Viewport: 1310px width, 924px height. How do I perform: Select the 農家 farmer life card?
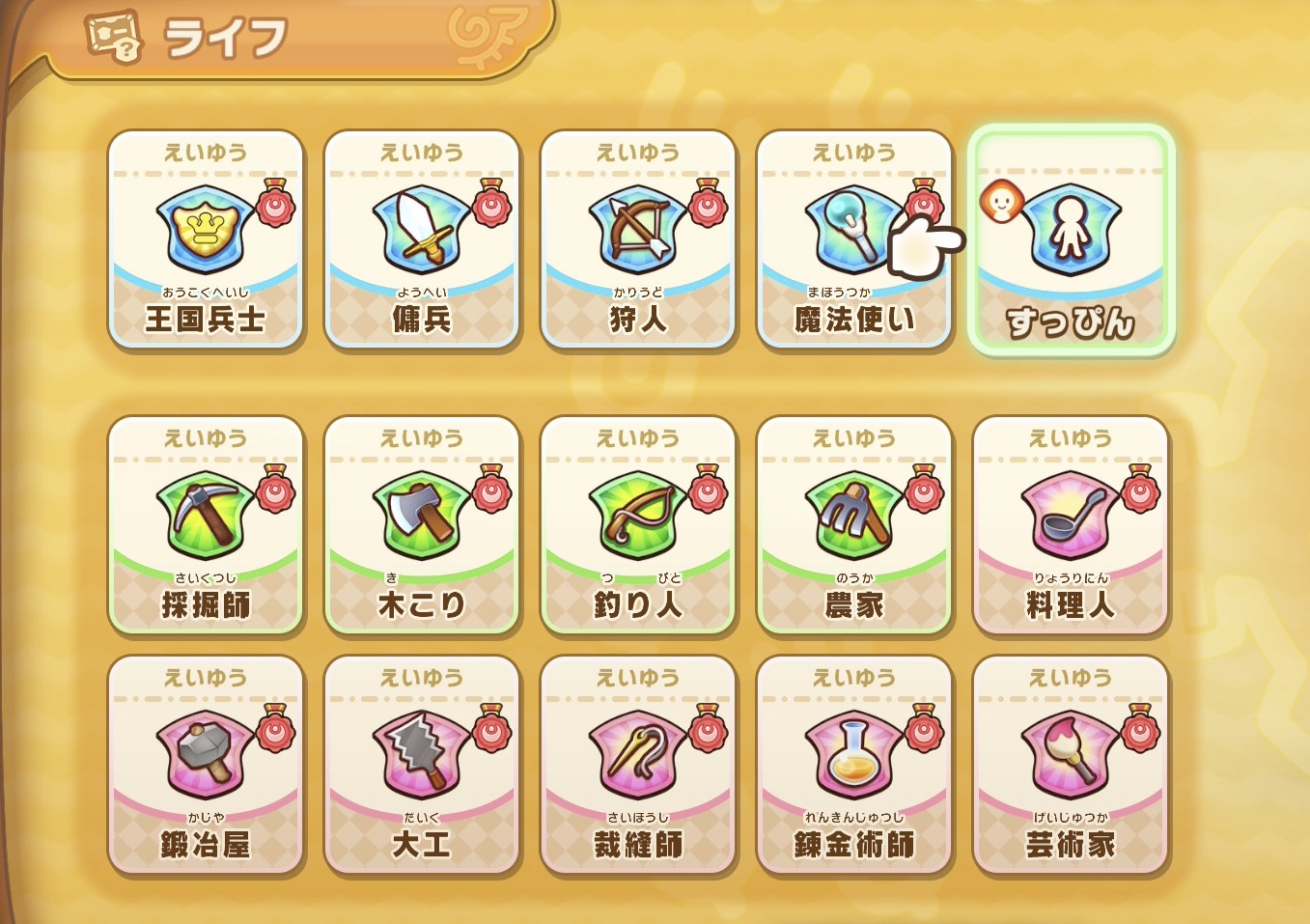click(x=854, y=525)
